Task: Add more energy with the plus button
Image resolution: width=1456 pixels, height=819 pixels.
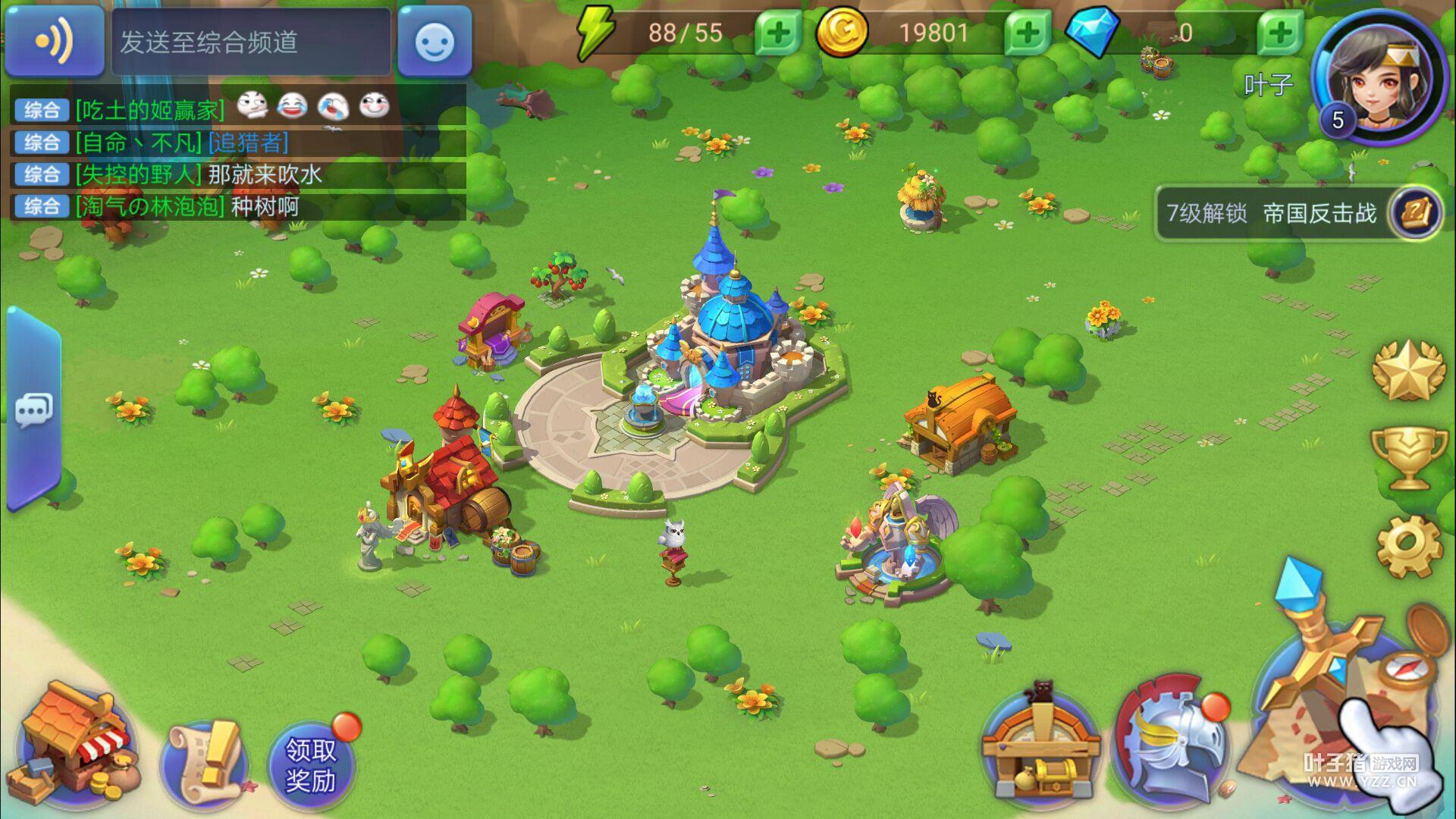Action: [x=777, y=33]
